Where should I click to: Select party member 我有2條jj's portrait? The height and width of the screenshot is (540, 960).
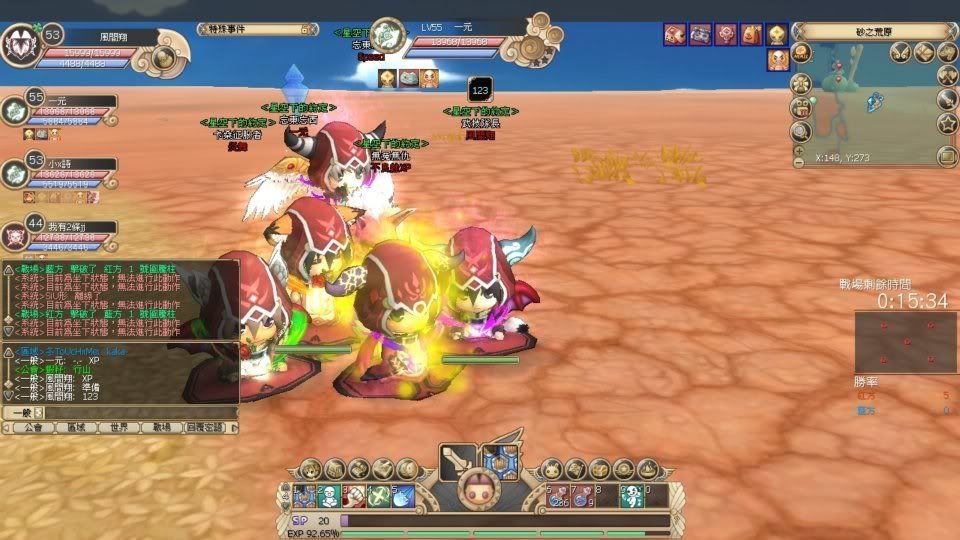(15, 238)
